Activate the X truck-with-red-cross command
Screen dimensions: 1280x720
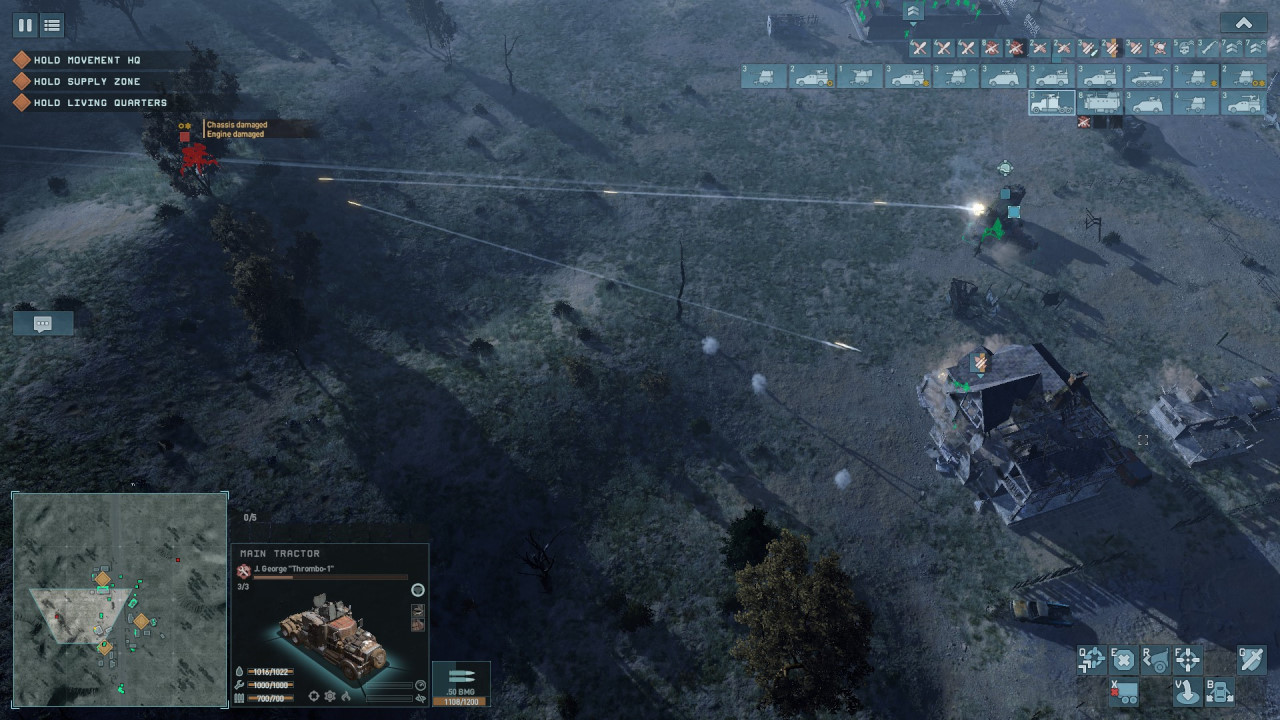pos(1124,691)
